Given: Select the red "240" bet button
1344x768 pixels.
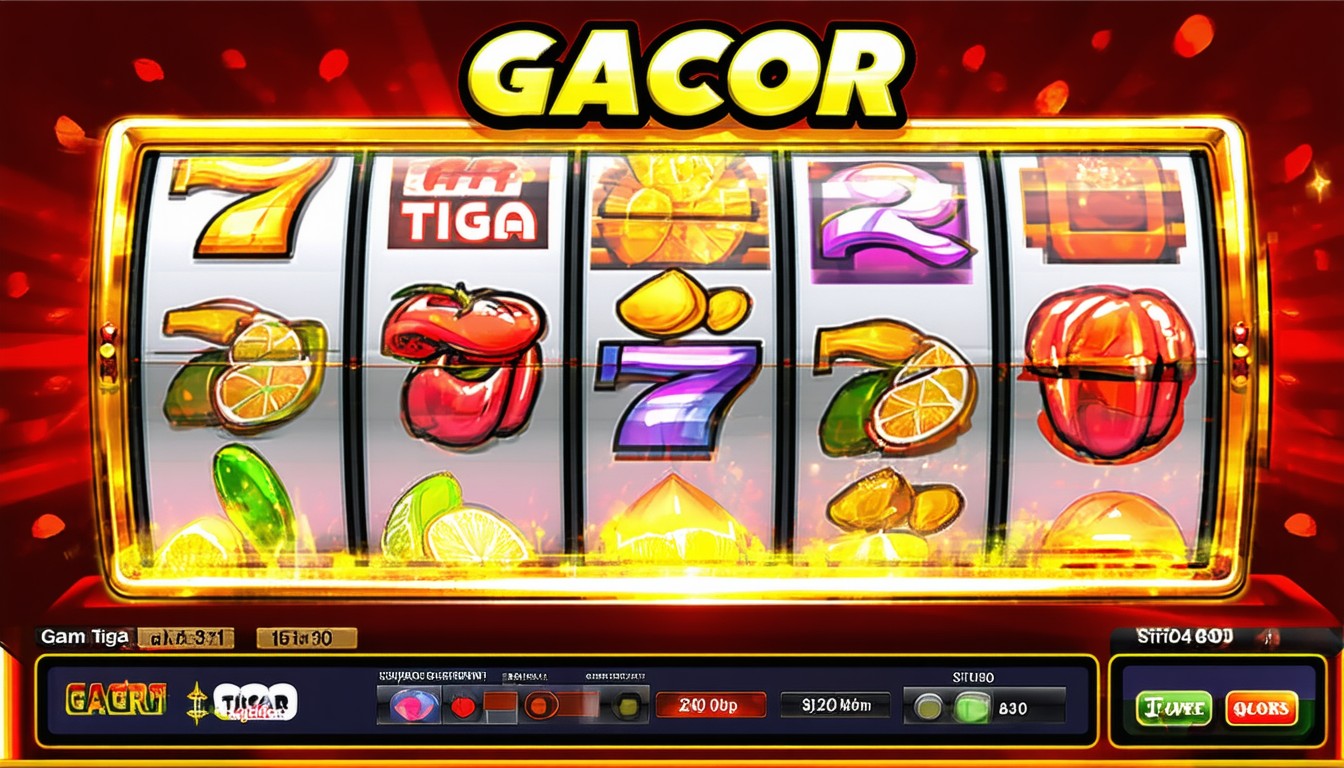Looking at the screenshot, I should (x=710, y=705).
